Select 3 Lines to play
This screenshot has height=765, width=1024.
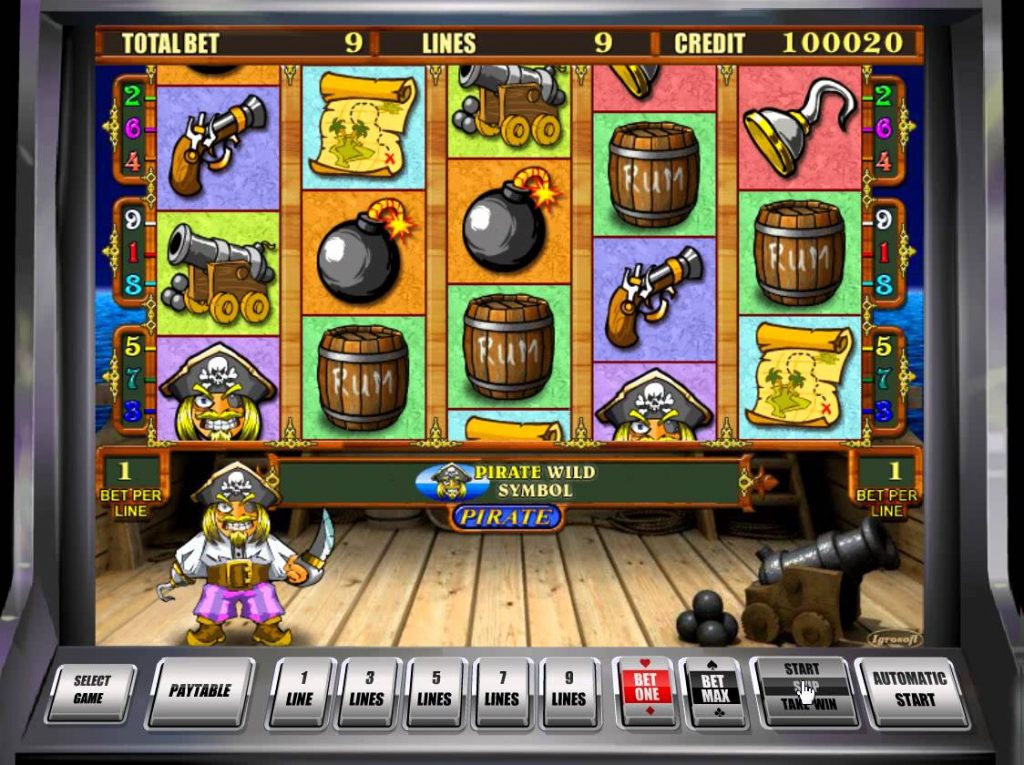click(x=367, y=691)
